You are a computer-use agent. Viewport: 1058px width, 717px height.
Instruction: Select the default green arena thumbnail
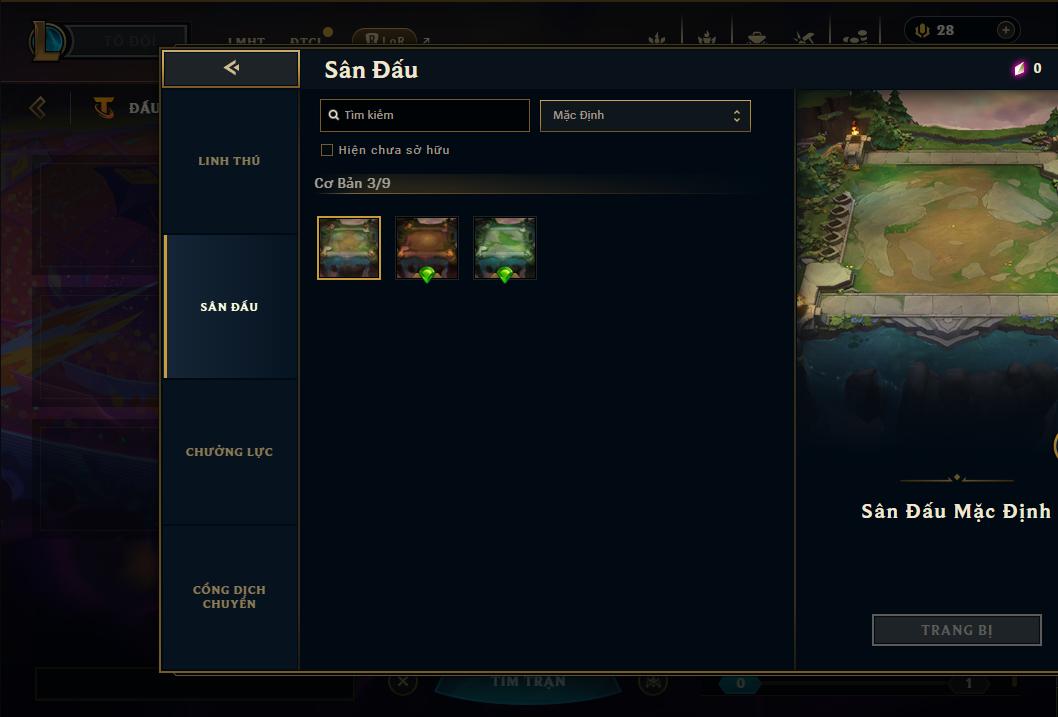(x=349, y=248)
